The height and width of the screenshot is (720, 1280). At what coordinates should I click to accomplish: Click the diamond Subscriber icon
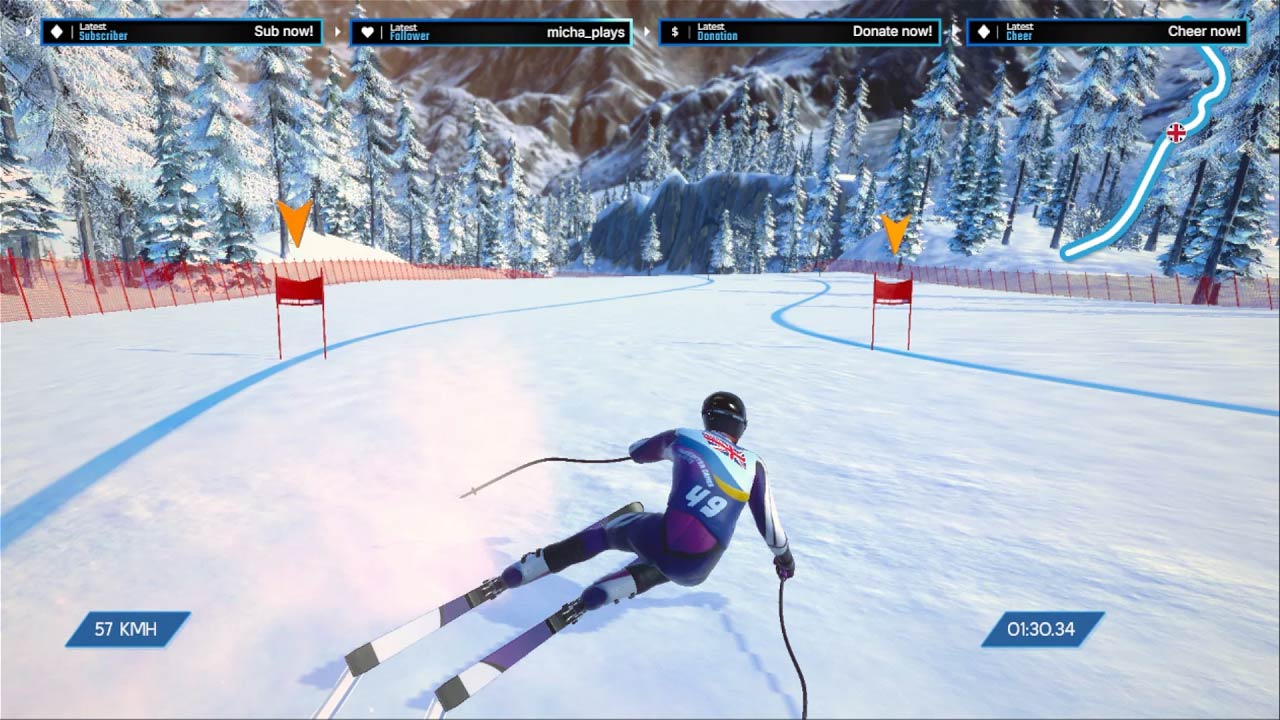tap(55, 31)
